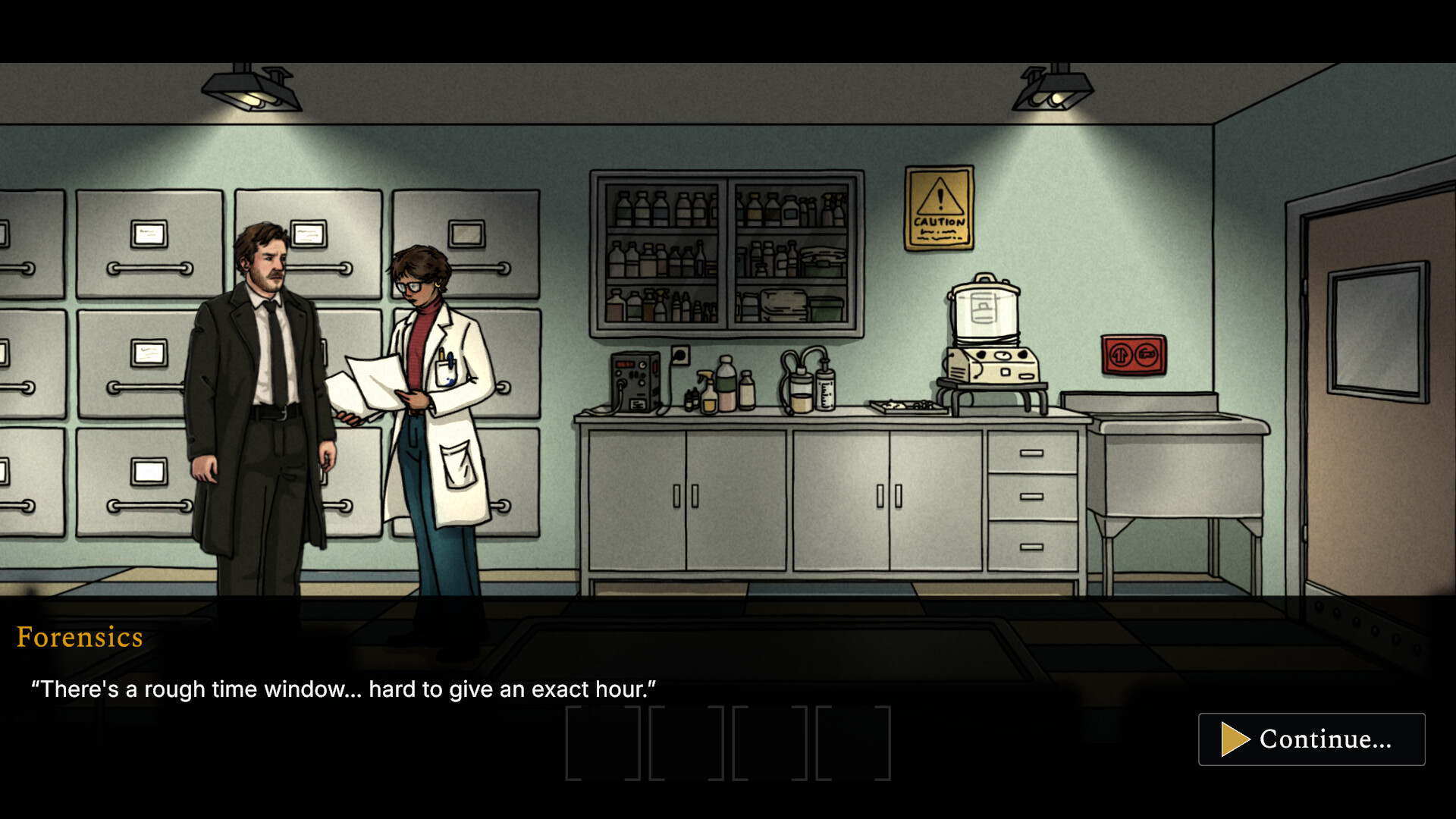Viewport: 1456px width, 819px height.
Task: Click the gold play arrow inside Continue button
Action: 1236,739
